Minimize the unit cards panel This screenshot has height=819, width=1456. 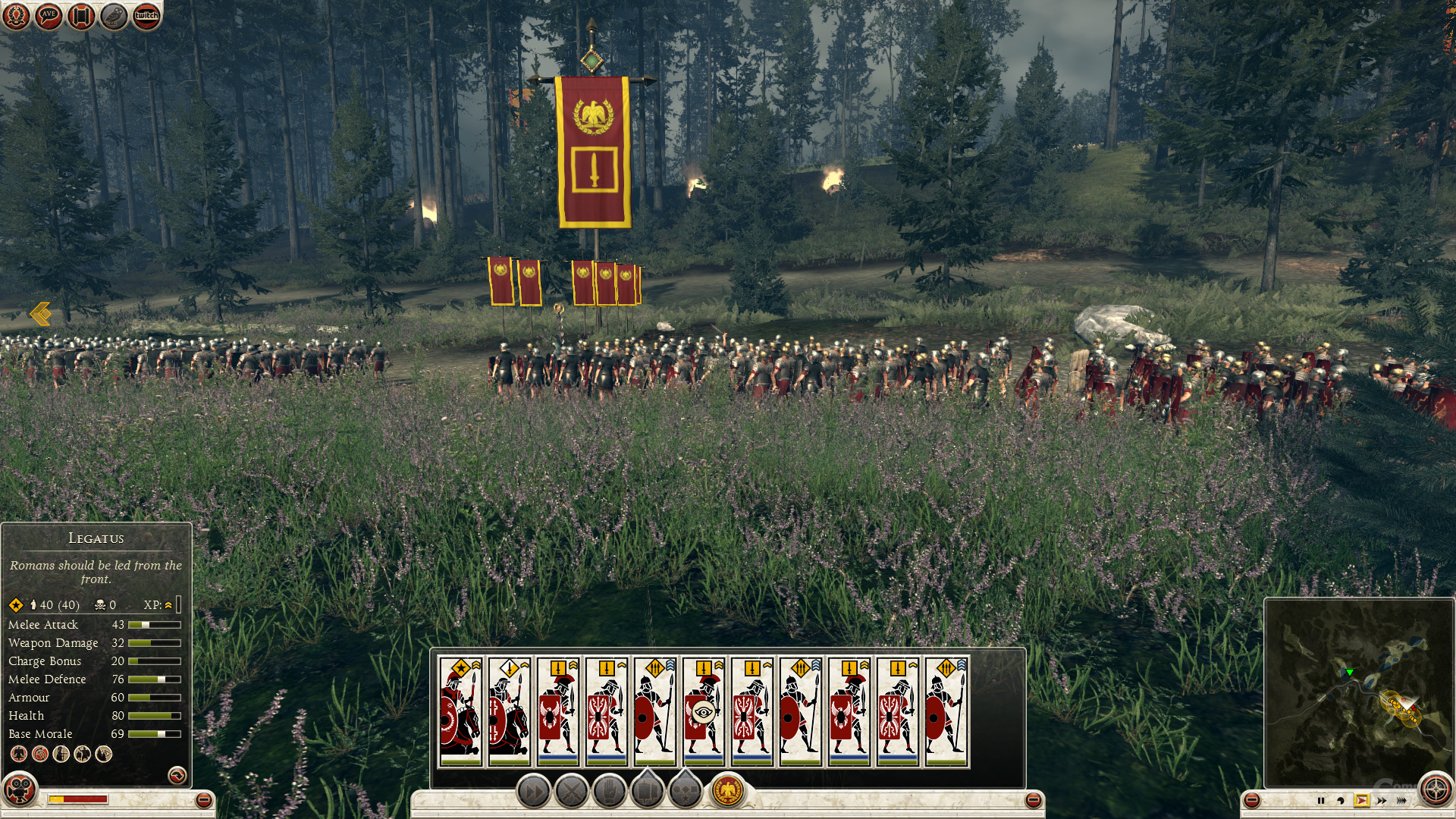tap(1033, 800)
